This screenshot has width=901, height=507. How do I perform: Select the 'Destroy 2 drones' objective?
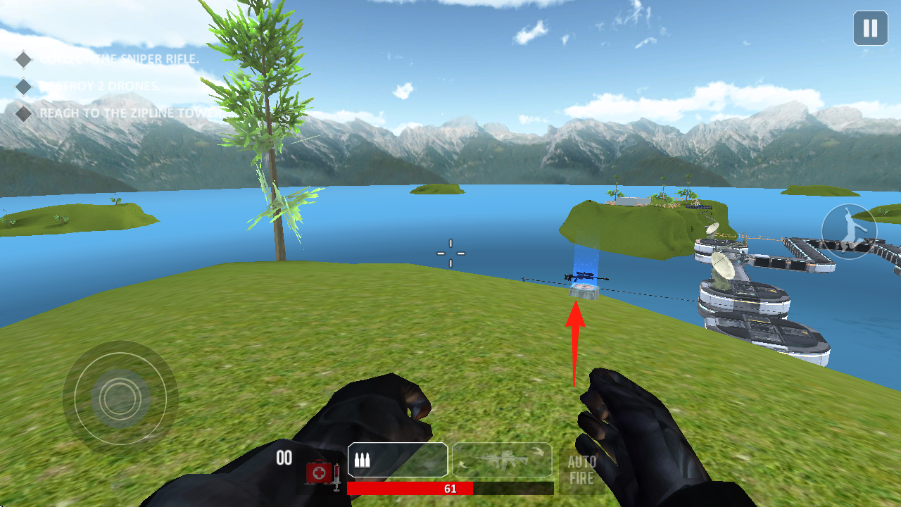coord(98,86)
